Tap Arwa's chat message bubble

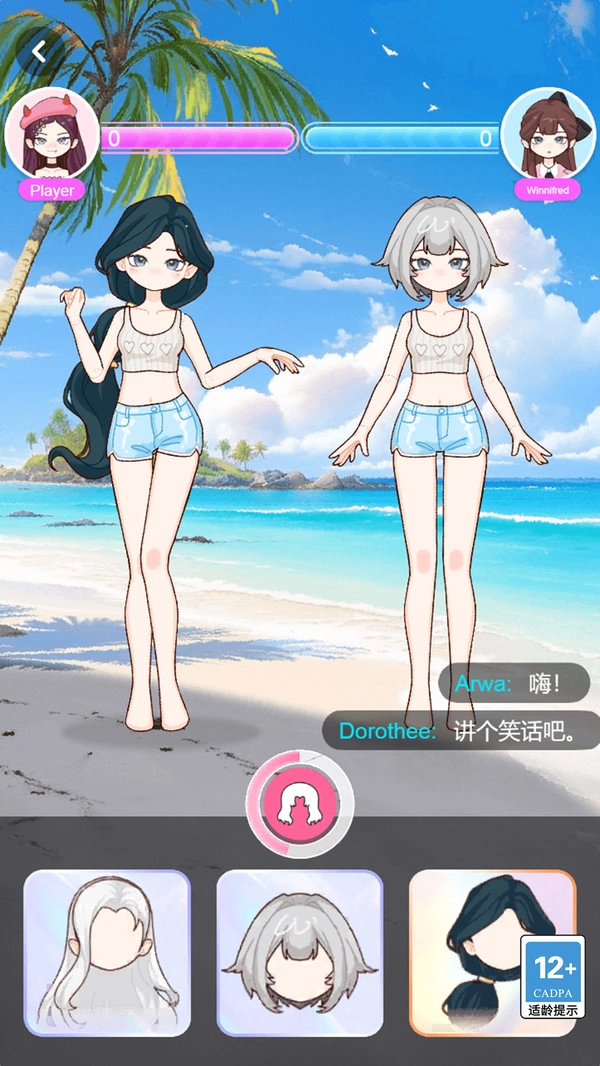[x=514, y=683]
